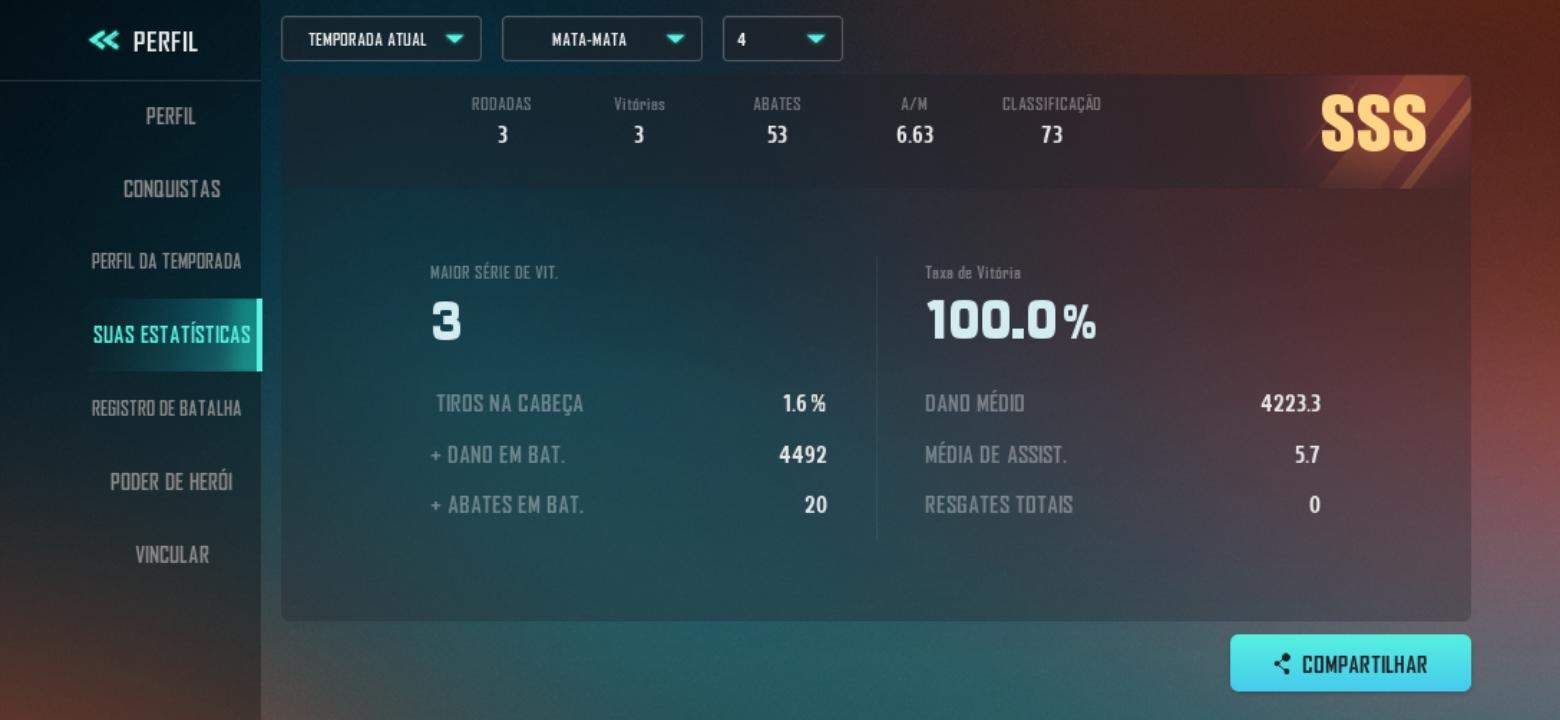Select the SUAS ESTATÍSTICAS sidebar entry

[x=170, y=335]
